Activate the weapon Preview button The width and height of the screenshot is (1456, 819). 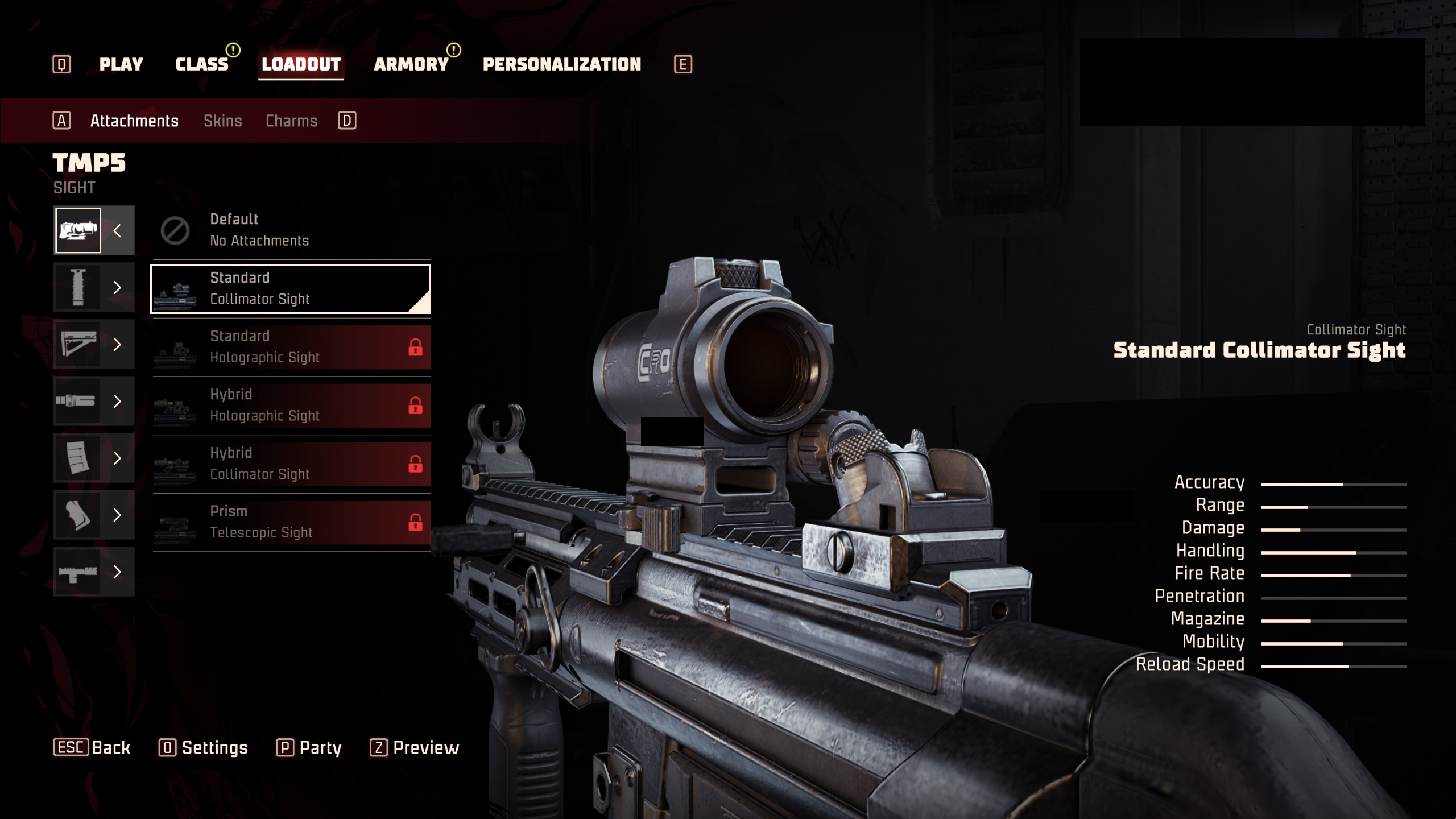pos(415,747)
